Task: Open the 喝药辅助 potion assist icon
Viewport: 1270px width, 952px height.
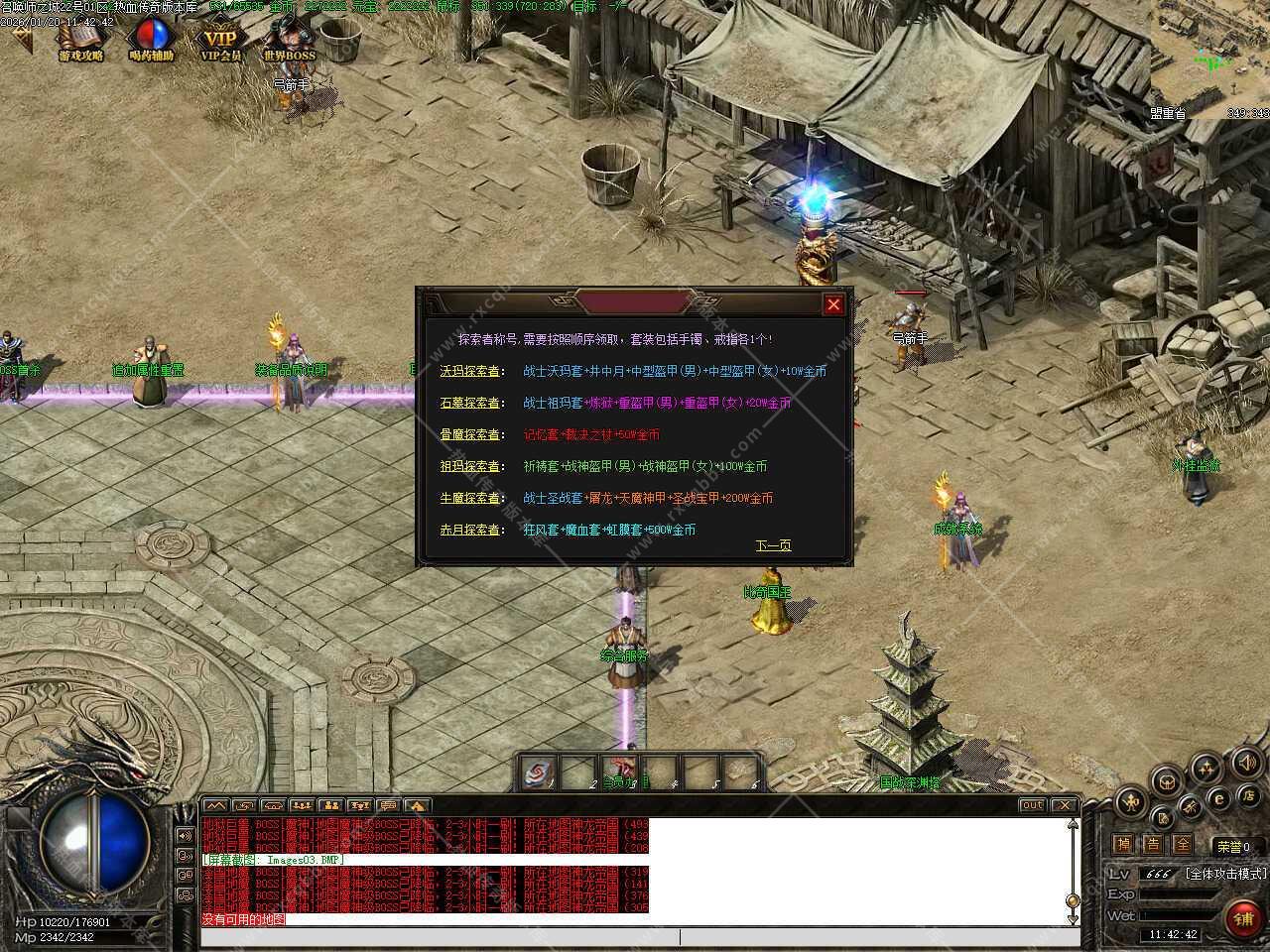Action: [x=152, y=42]
